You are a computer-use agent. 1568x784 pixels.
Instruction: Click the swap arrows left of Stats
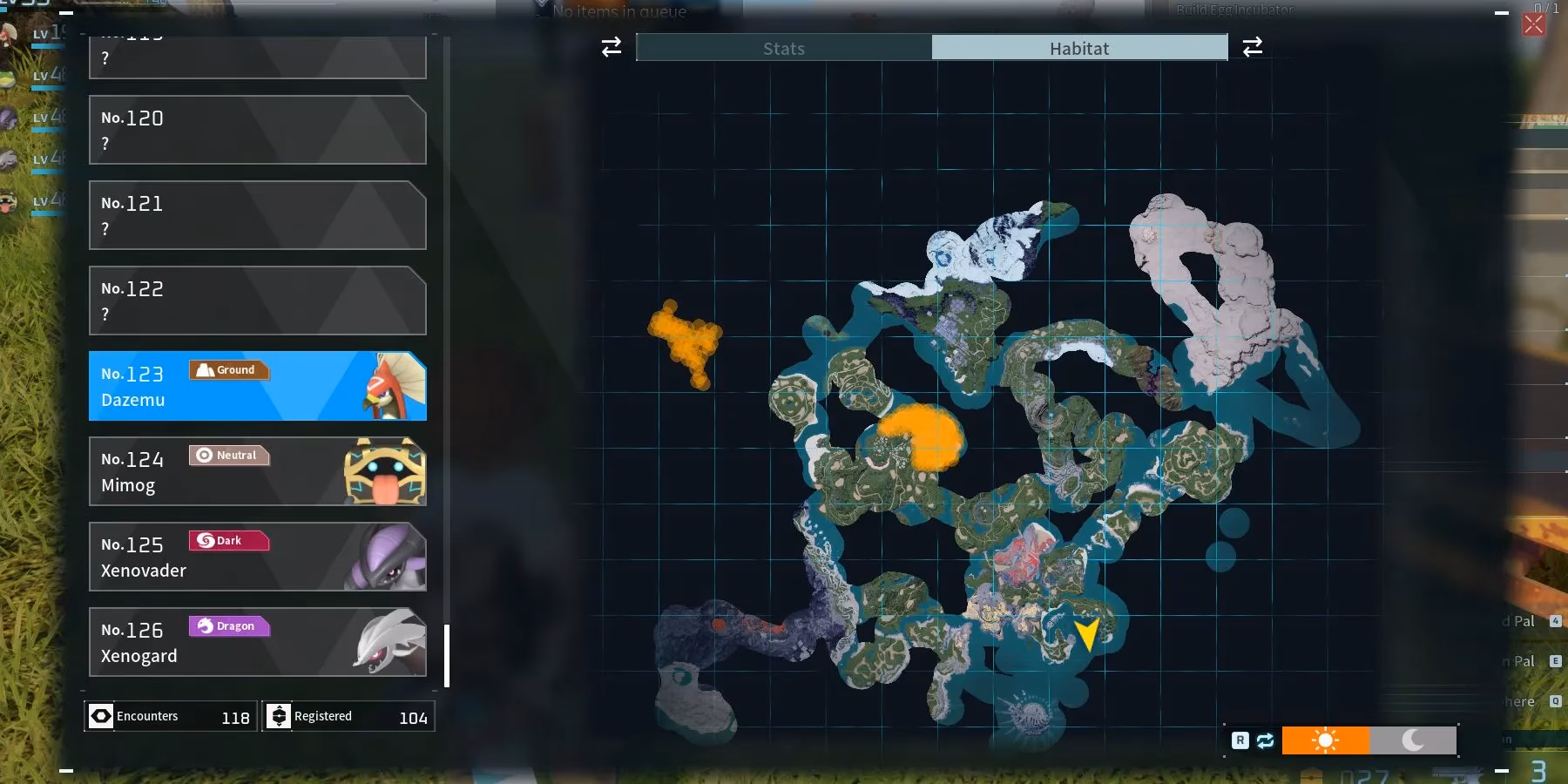pos(612,47)
